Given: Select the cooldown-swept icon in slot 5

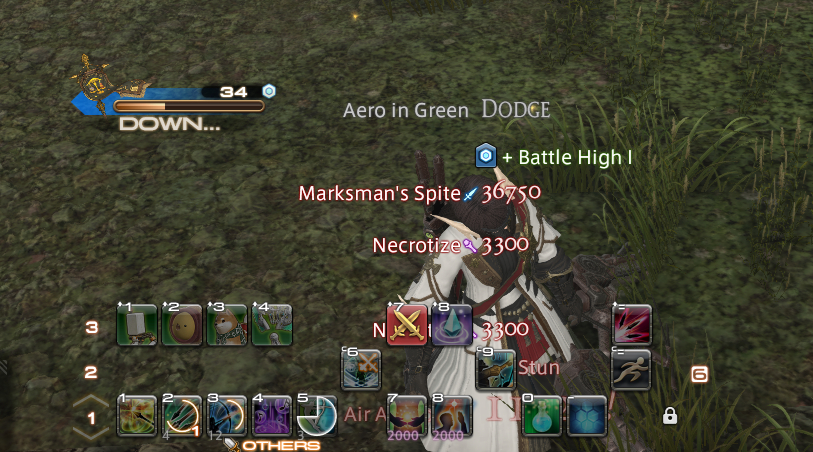Looking at the screenshot, I should (316, 415).
